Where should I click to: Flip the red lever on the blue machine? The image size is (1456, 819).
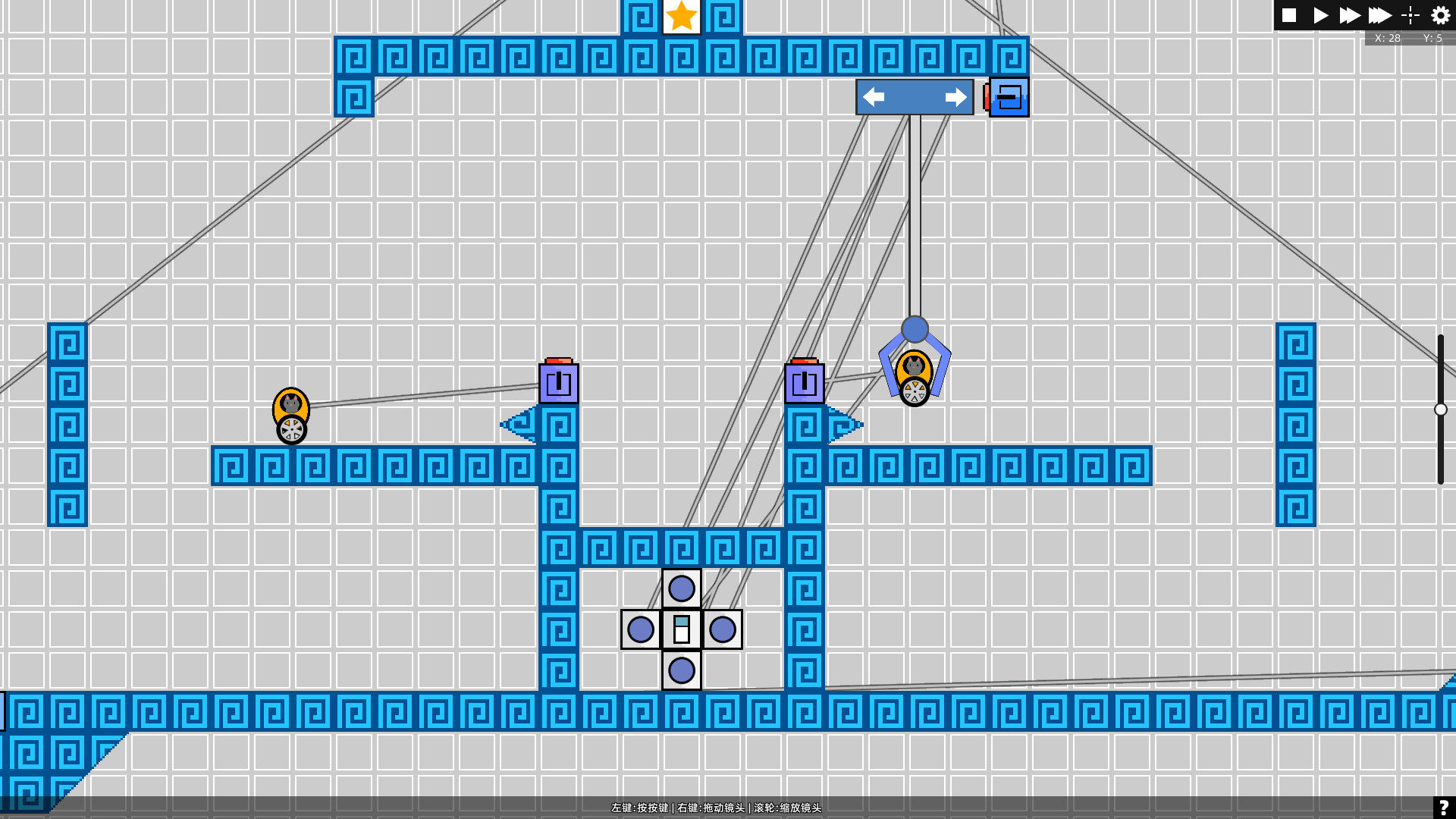tap(988, 97)
